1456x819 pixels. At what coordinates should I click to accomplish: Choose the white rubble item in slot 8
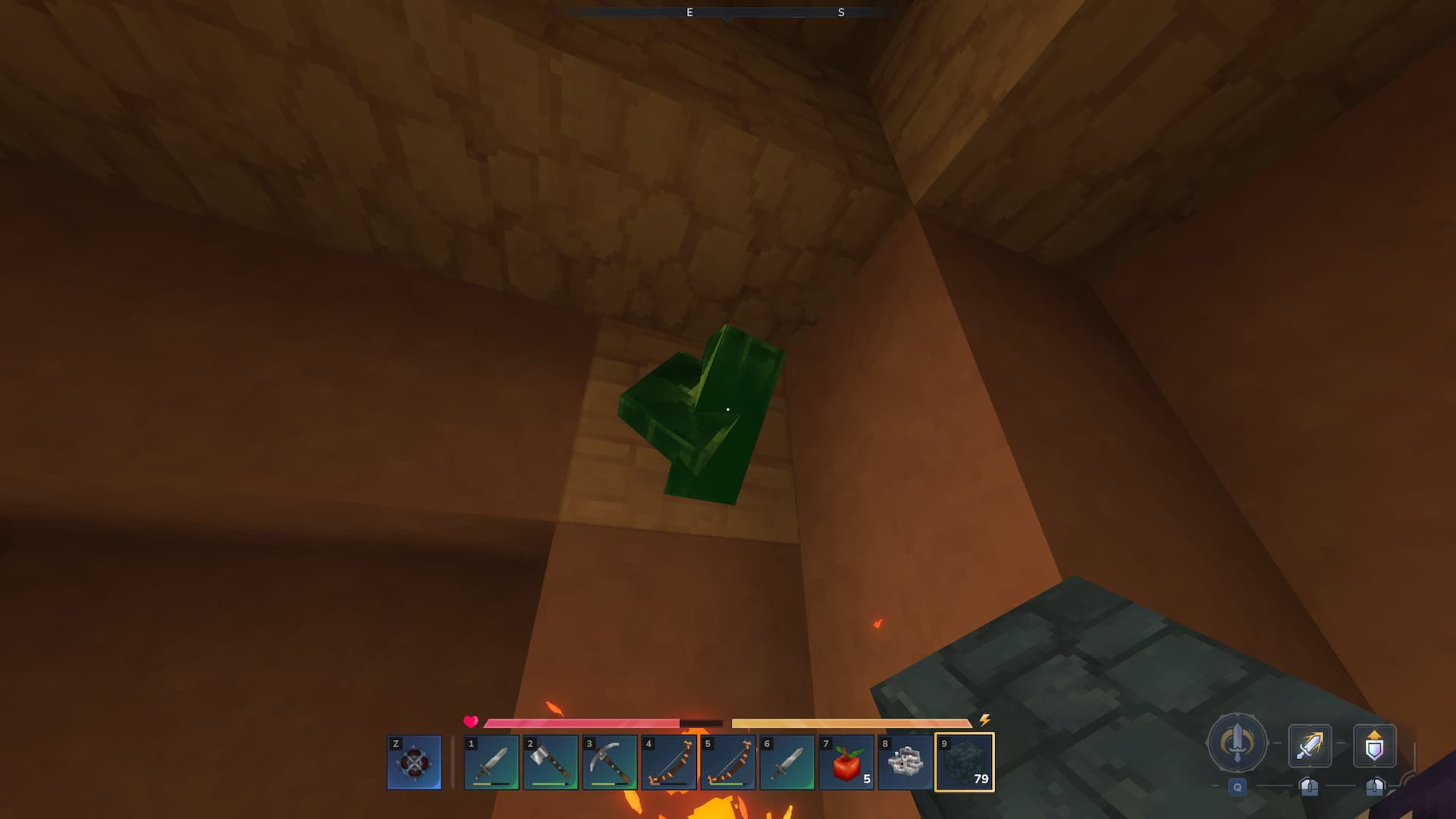point(905,762)
